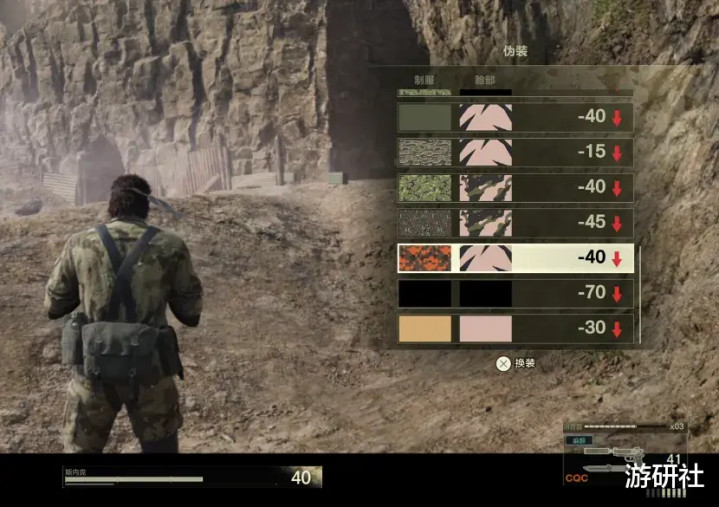
Task: Choose the all-black camouflage row rated -70
Action: (514, 293)
